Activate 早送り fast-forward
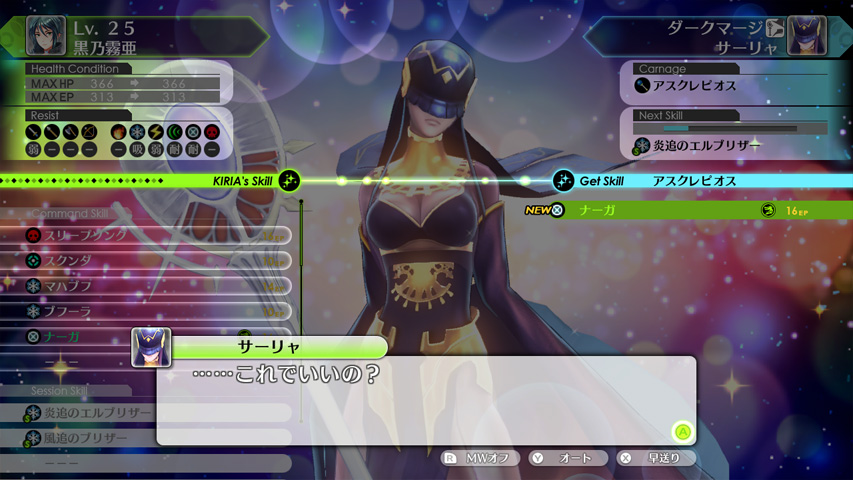The image size is (853, 480). click(x=655, y=458)
